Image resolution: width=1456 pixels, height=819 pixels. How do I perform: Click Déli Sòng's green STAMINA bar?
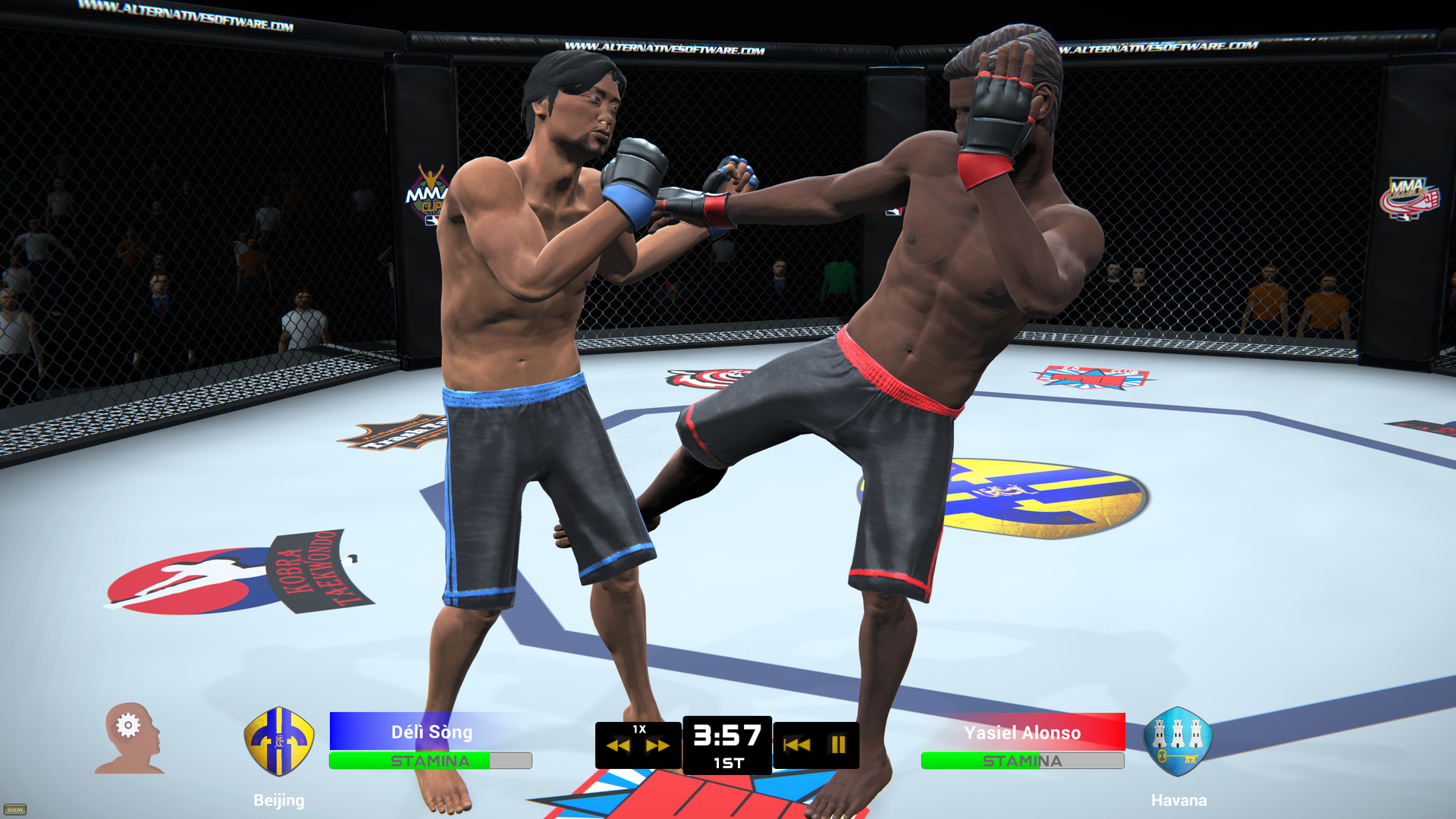(432, 760)
